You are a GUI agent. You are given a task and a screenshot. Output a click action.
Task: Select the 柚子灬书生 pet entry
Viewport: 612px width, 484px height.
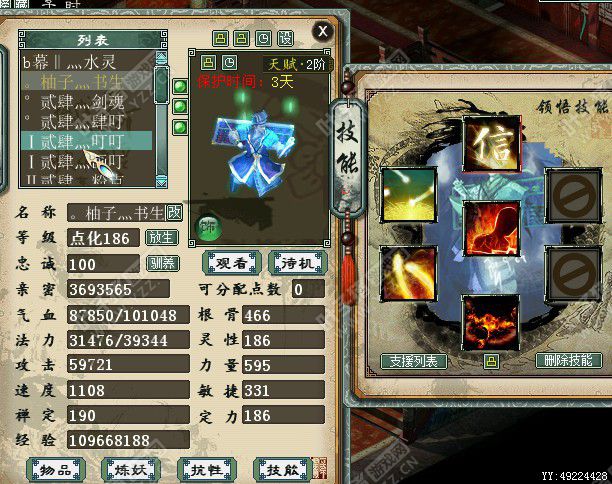[x=84, y=82]
